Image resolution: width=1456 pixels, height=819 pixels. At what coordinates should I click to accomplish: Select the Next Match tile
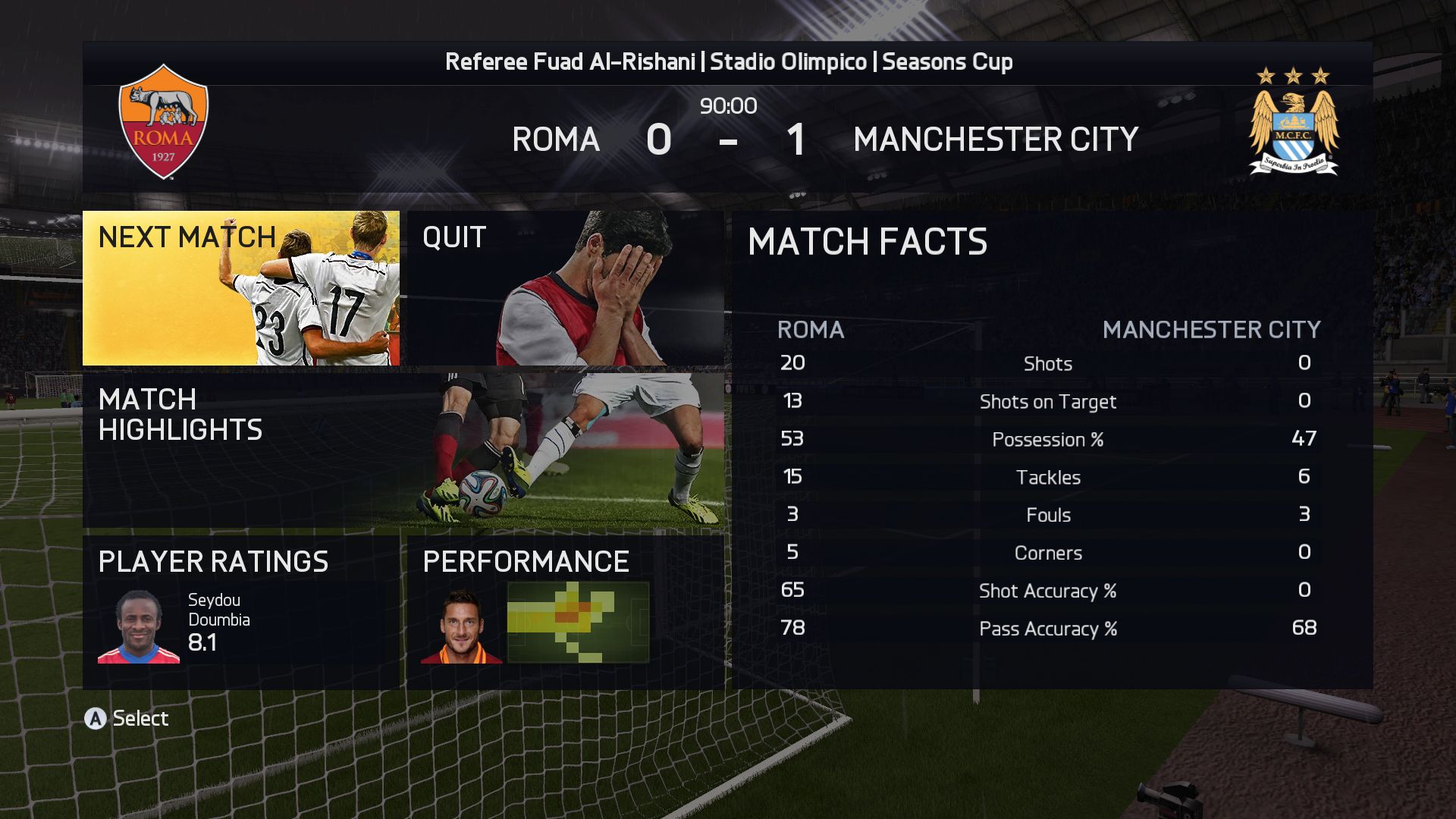(x=241, y=288)
